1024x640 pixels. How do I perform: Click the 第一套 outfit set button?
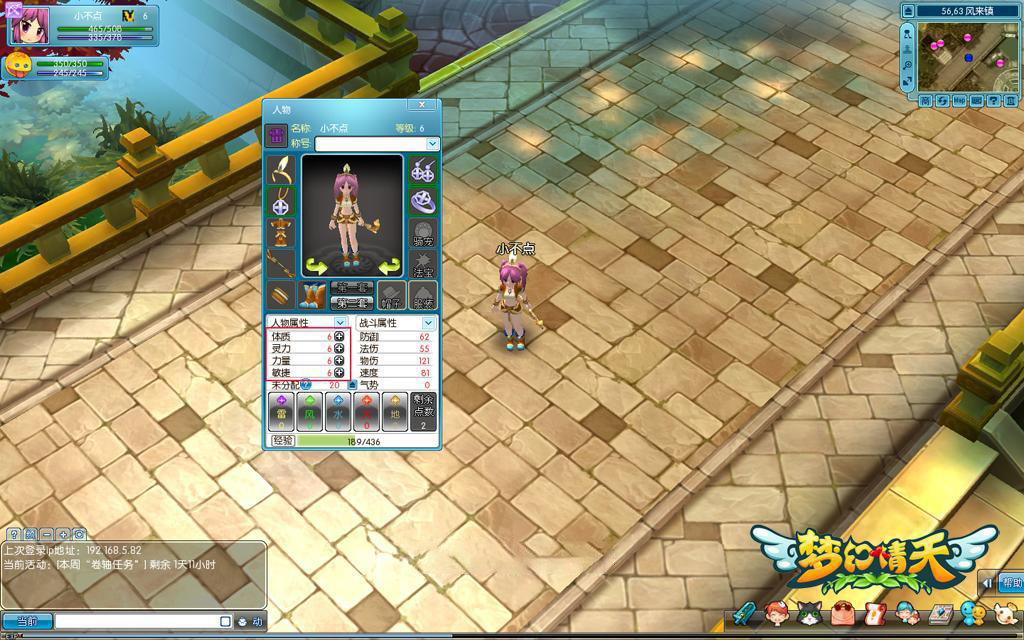pos(354,288)
